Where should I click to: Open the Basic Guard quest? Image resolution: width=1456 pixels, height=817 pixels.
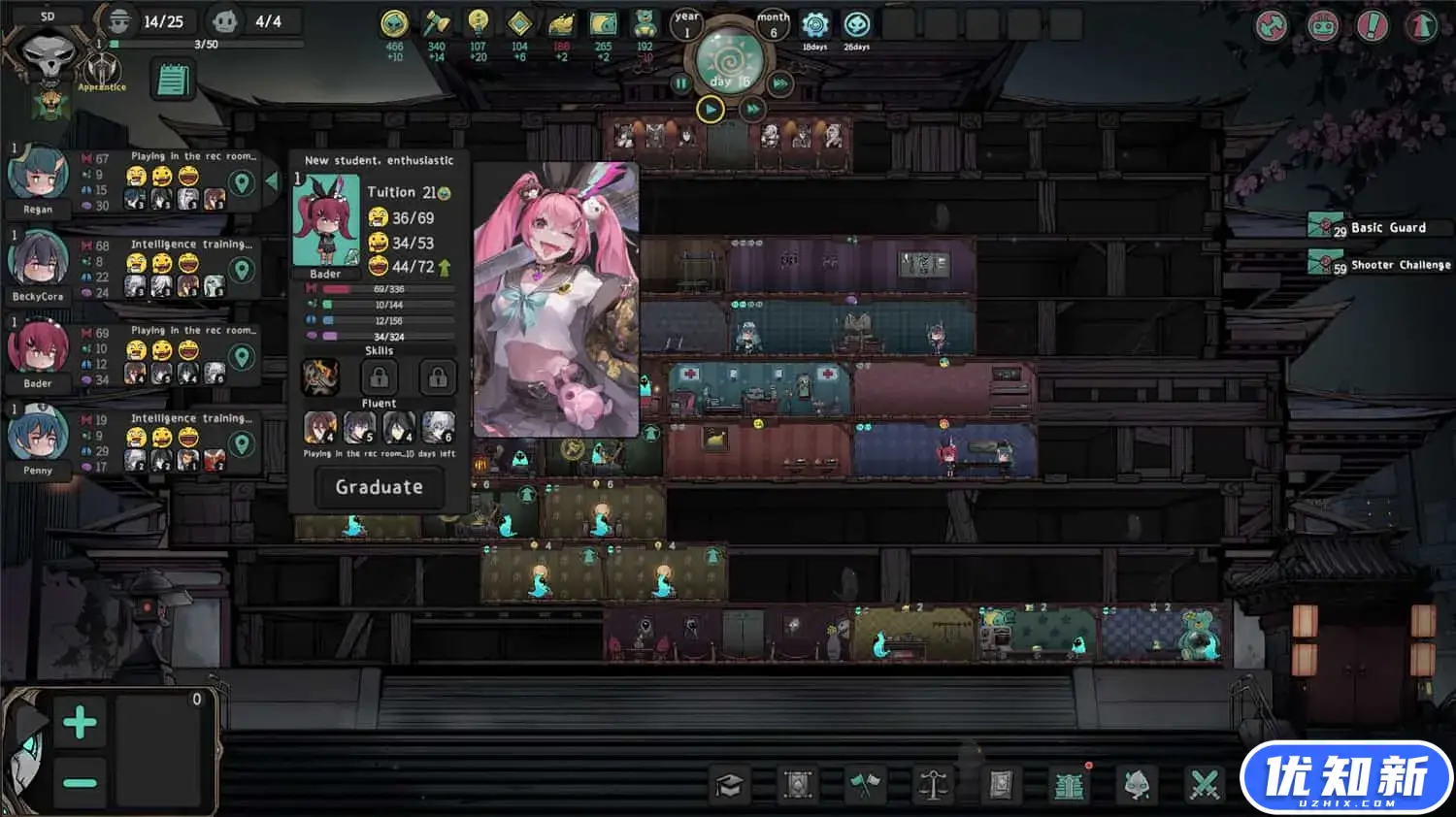pyautogui.click(x=1379, y=228)
